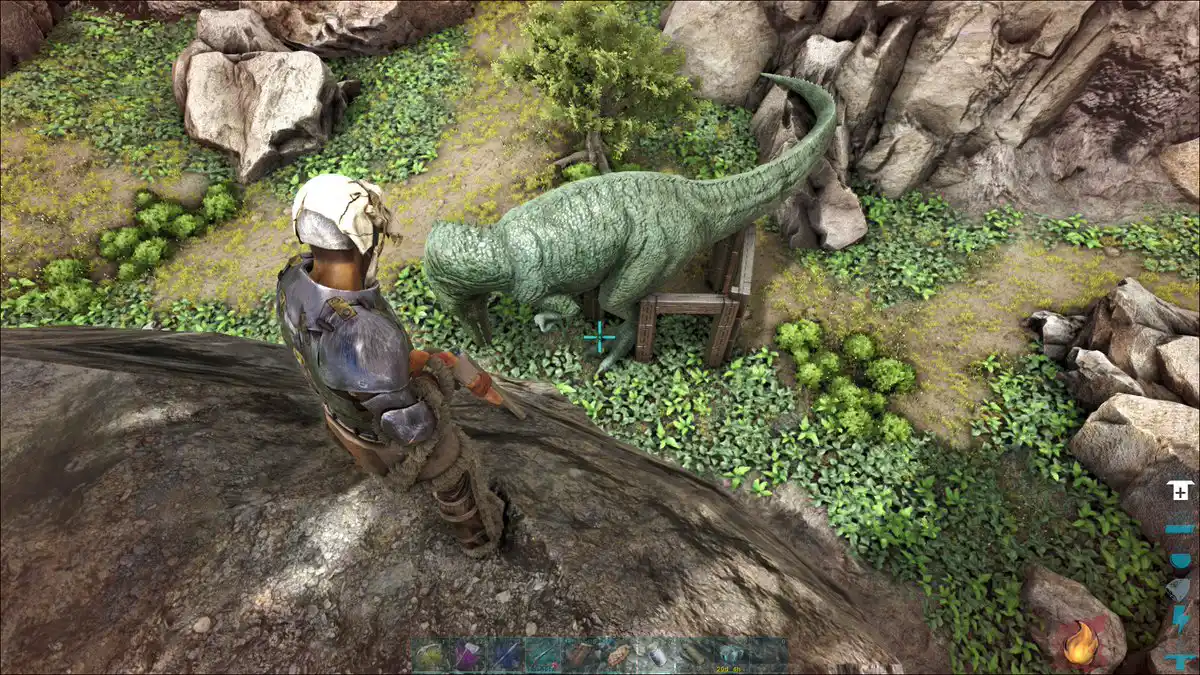Eat the cooked meat in the hotbar
This screenshot has height=675, width=1200.
618,656
